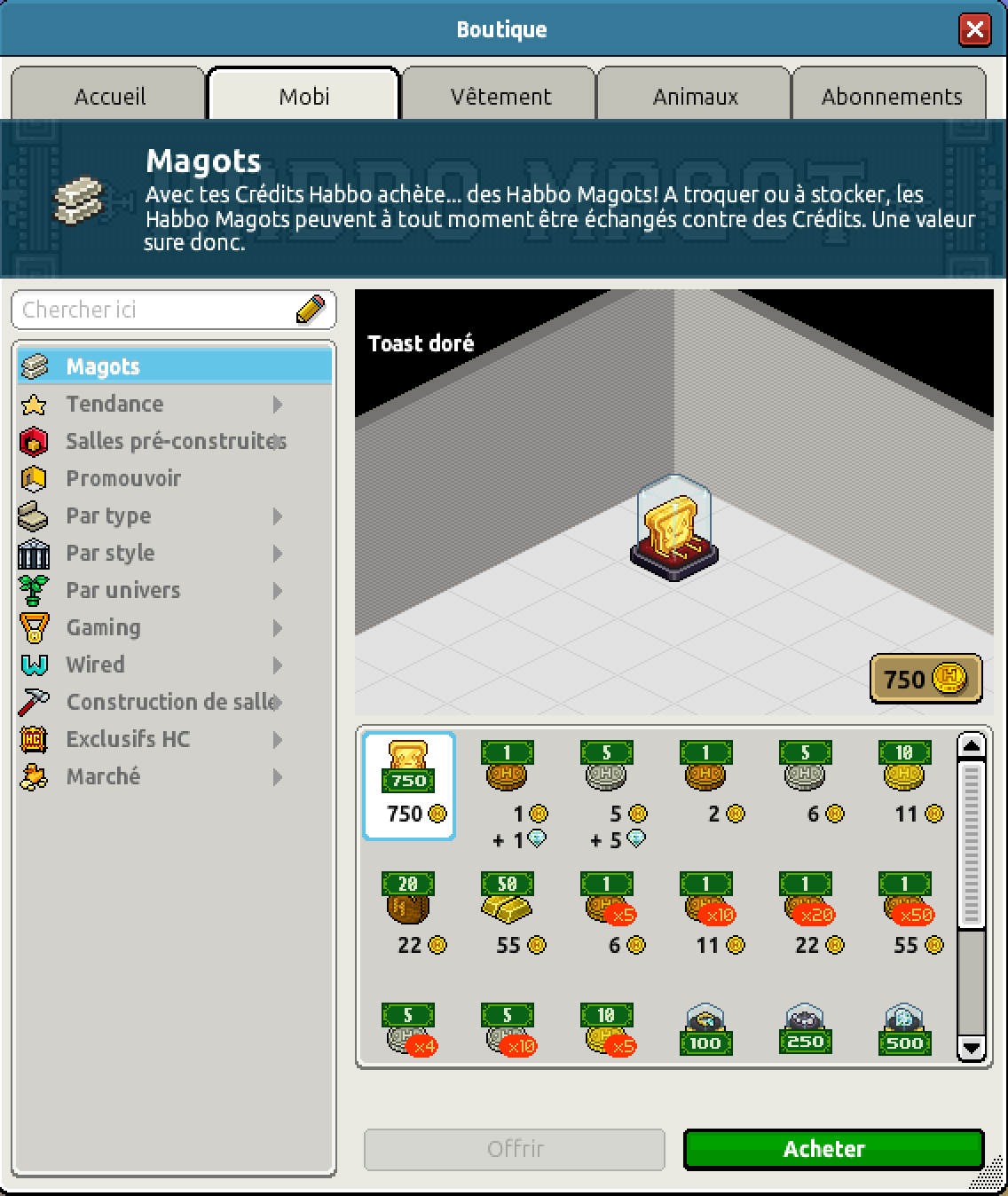
Task: Open Salles pré-construites category
Action: pyautogui.click(x=174, y=441)
